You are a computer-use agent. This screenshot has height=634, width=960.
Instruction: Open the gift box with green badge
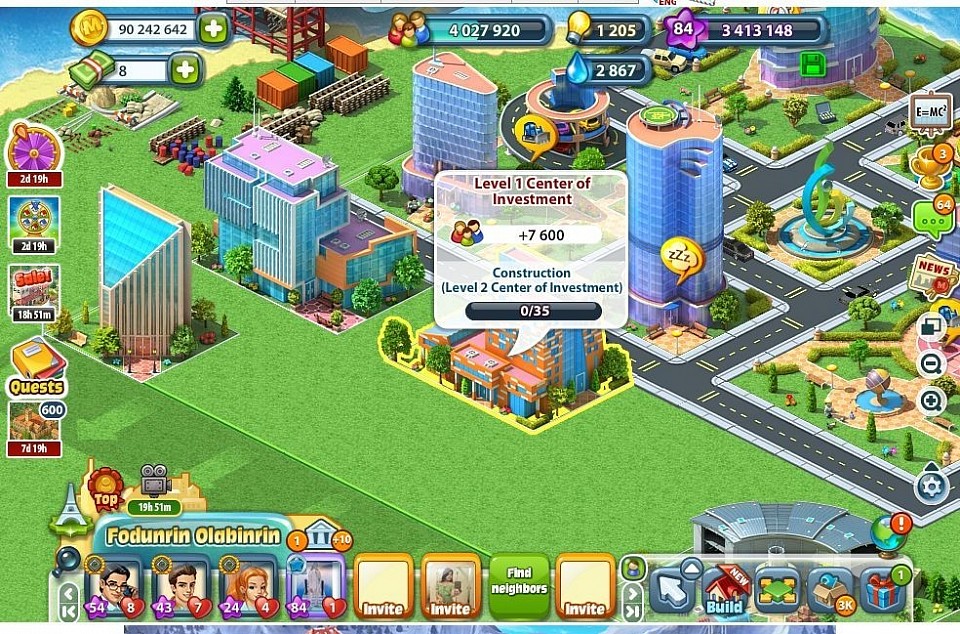coord(882,591)
